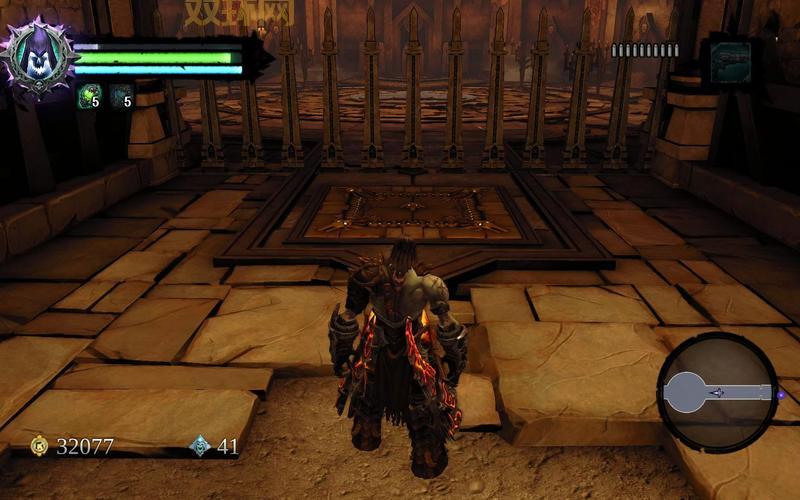Select the equipped pistol item slot
The image size is (800, 500).
pyautogui.click(x=730, y=60)
